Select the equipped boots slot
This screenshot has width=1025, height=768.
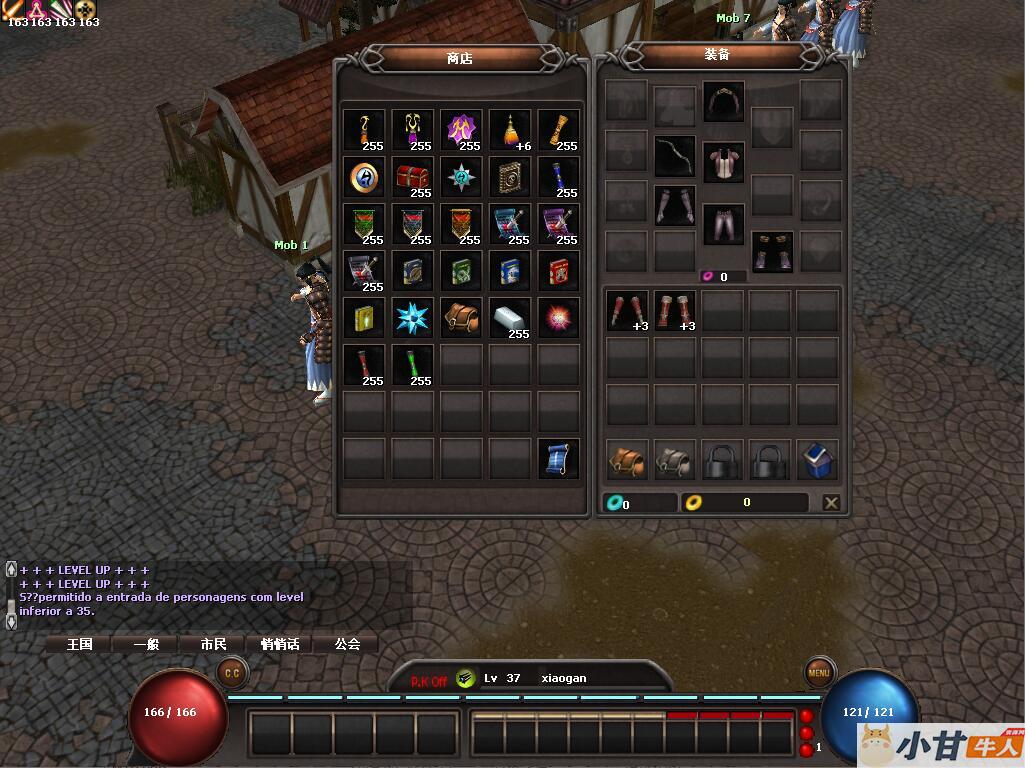(x=772, y=252)
